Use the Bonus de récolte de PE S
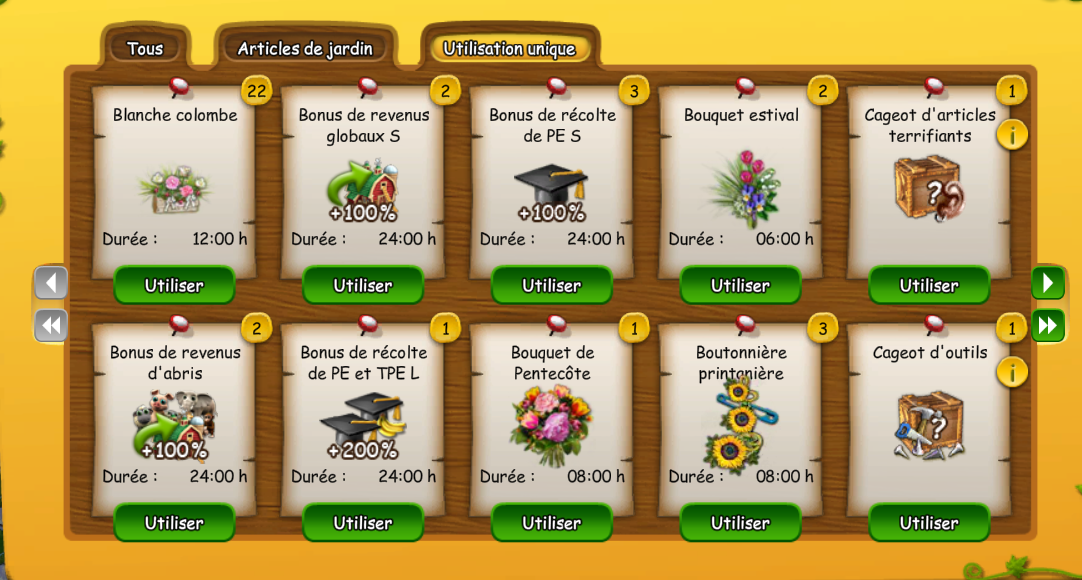The height and width of the screenshot is (580, 1082). point(552,285)
